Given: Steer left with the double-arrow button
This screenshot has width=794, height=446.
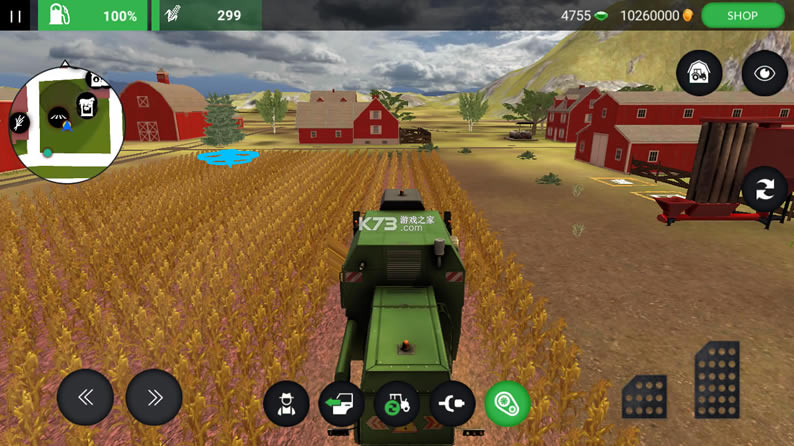Looking at the screenshot, I should click(x=85, y=397).
